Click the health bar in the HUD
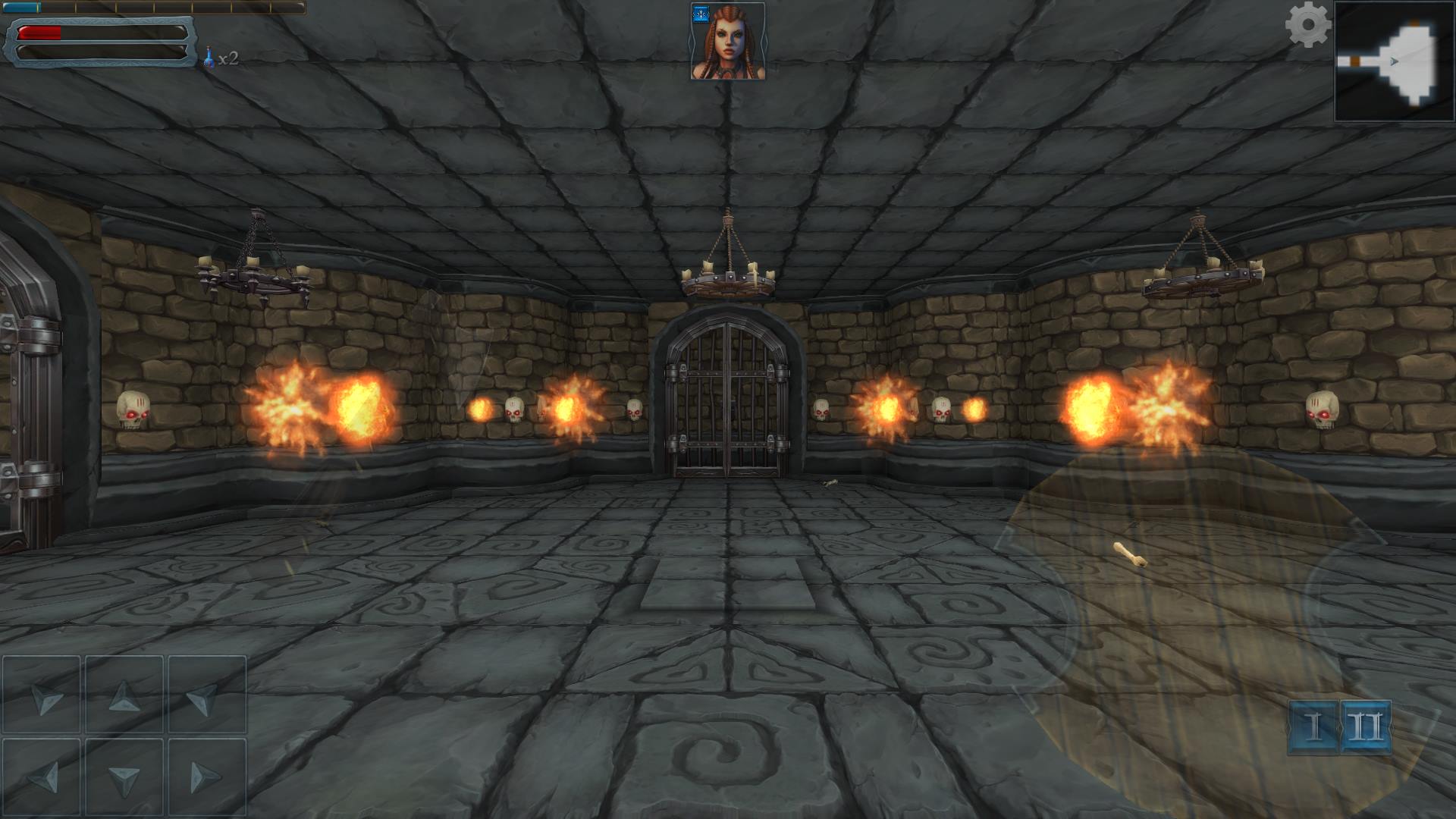1456x819 pixels. pos(99,33)
